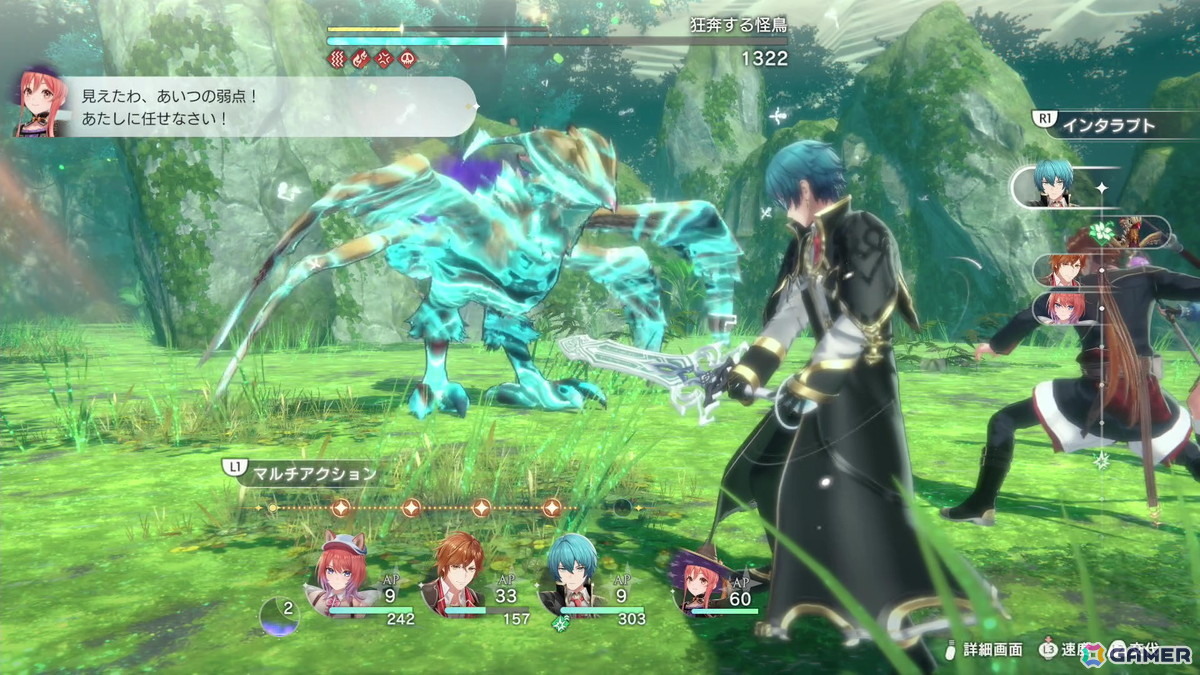Inspect the skull status icon on the enemy
Screen dimensions: 1200x675
click(x=408, y=59)
